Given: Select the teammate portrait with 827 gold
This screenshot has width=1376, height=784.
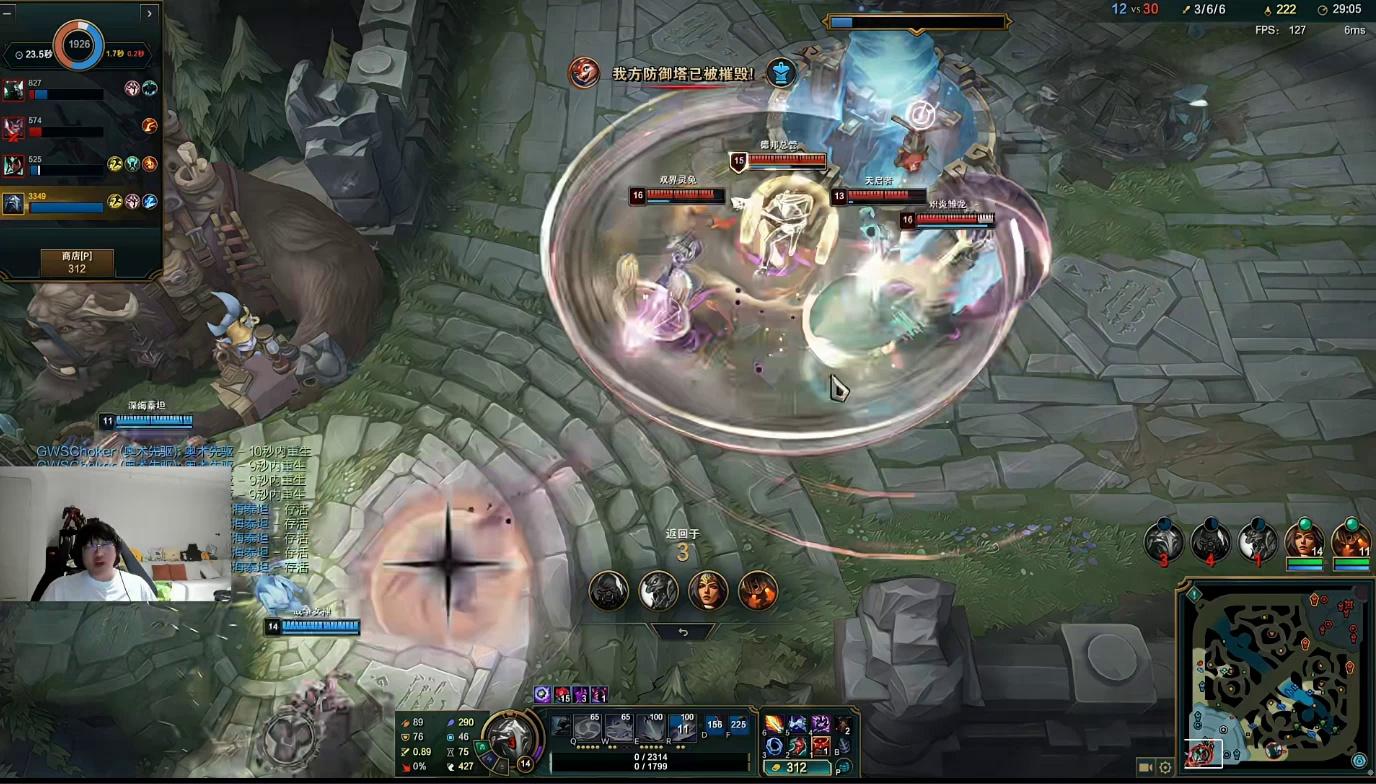Looking at the screenshot, I should 13,90.
